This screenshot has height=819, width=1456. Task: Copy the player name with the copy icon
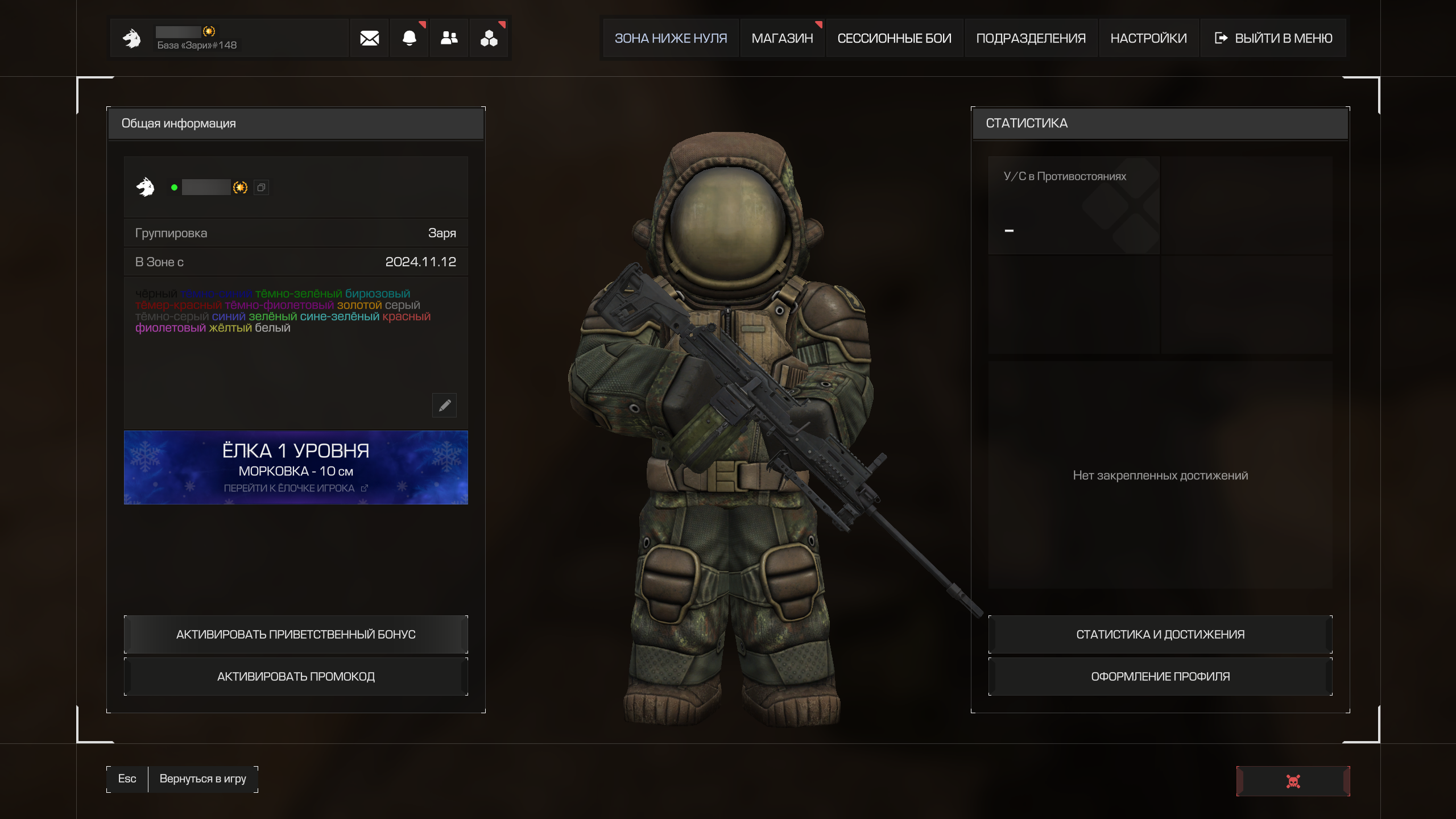[x=261, y=188]
